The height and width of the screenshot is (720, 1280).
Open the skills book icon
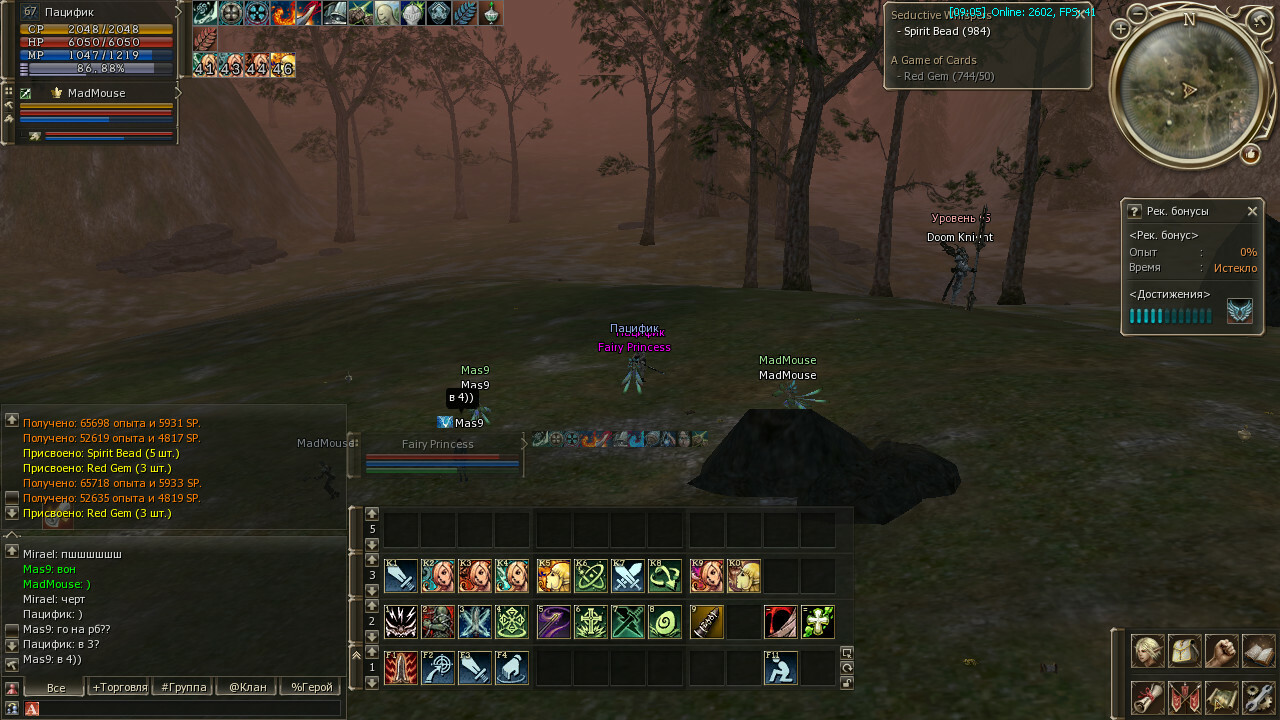[x=1258, y=651]
